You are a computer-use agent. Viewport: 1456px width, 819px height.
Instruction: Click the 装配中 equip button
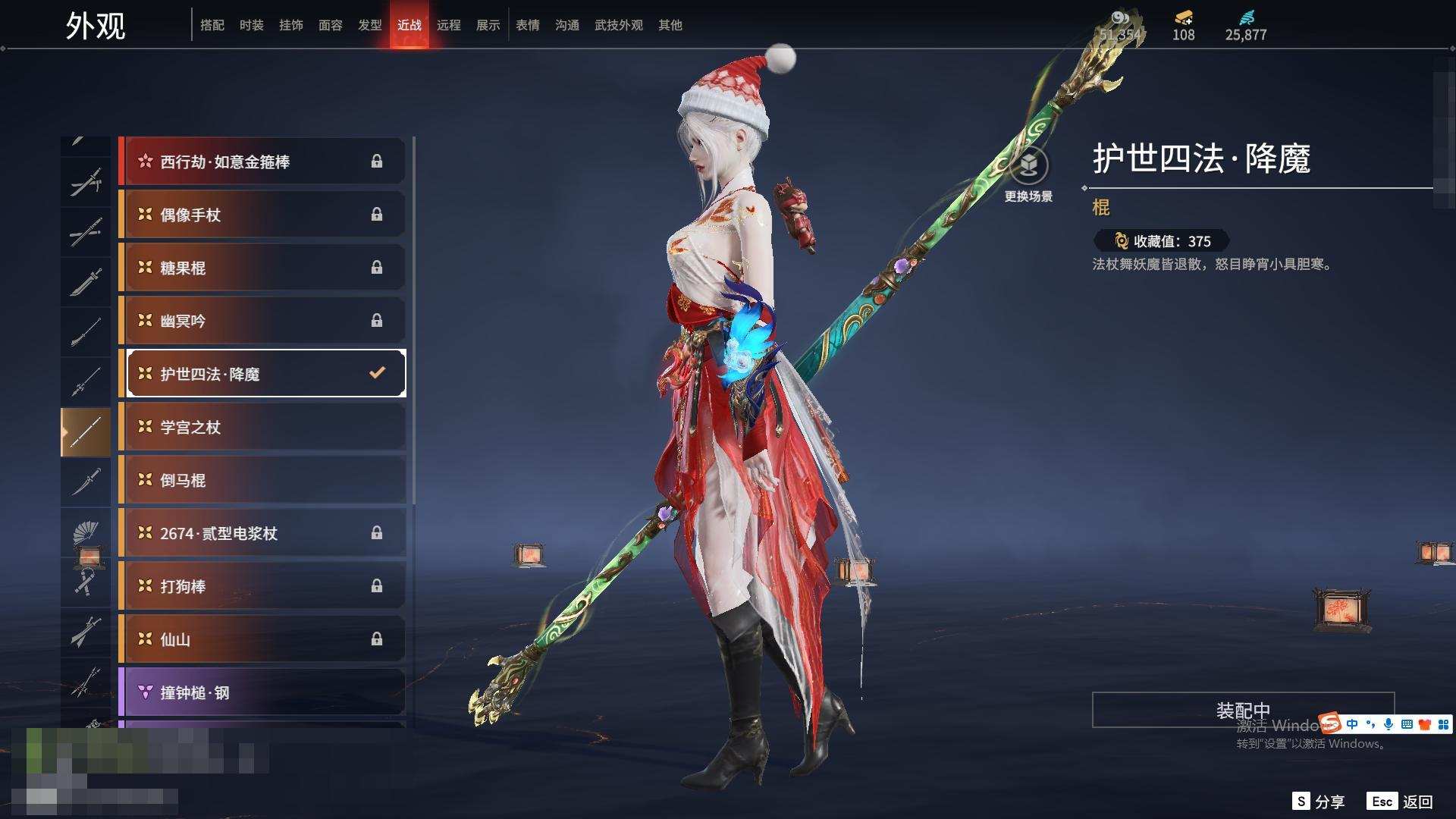click(1242, 710)
